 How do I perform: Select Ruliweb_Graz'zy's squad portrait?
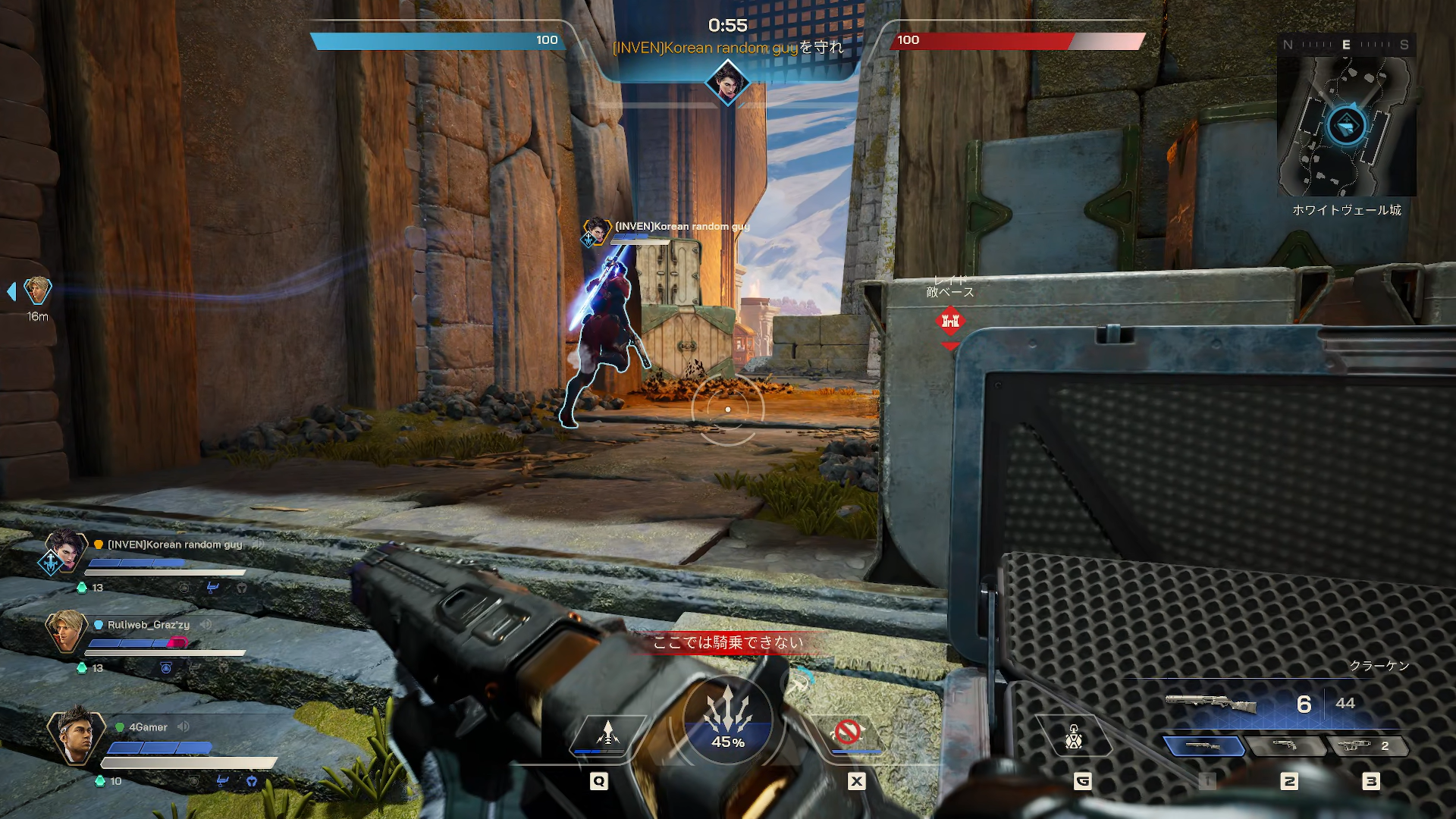(65, 630)
